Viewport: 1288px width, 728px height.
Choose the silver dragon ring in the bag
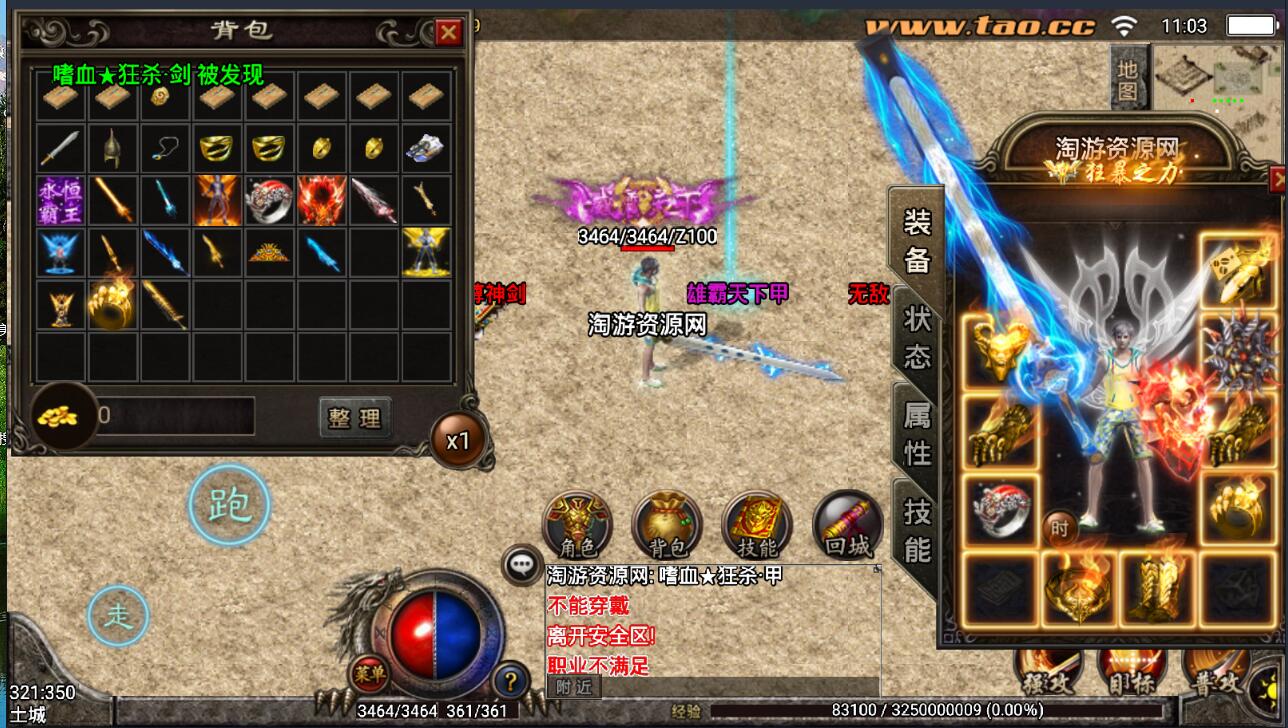[270, 200]
